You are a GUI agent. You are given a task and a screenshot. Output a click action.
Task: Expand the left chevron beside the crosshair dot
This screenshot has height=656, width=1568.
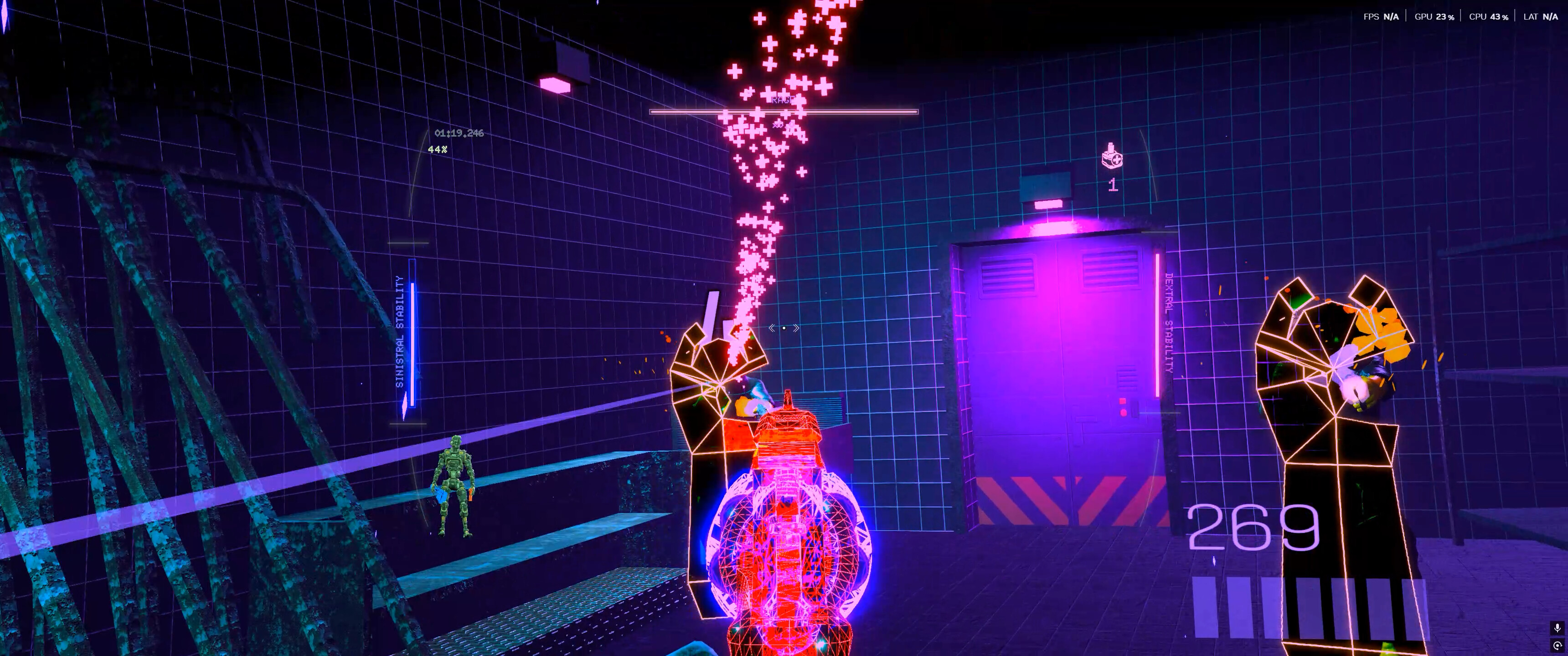tap(773, 328)
